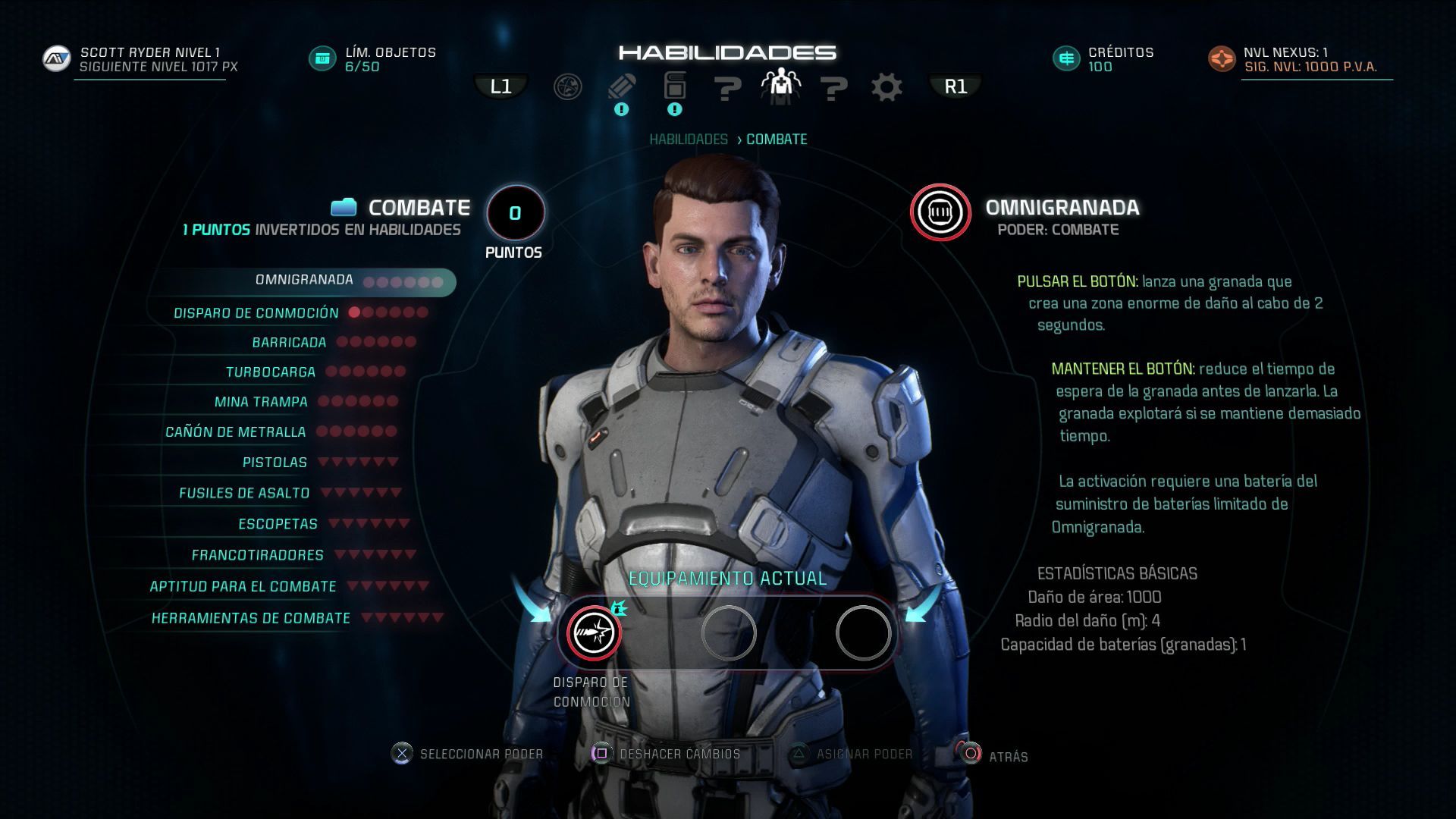Select the Pistolas passive skill

pos(275,463)
